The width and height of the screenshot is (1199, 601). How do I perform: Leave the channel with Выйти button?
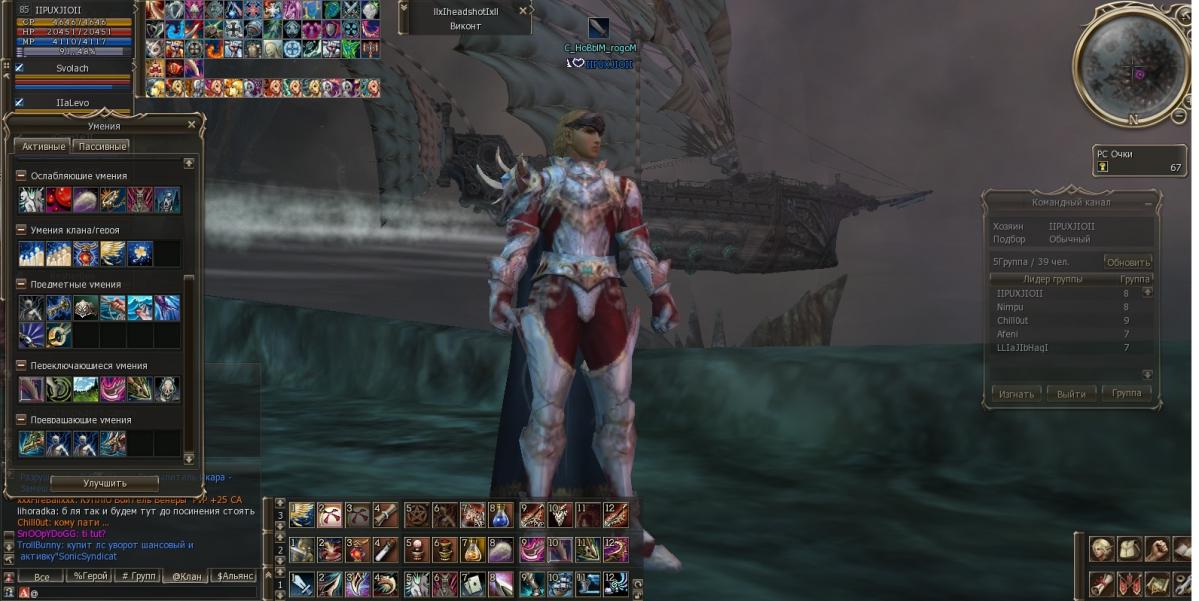coord(1071,394)
